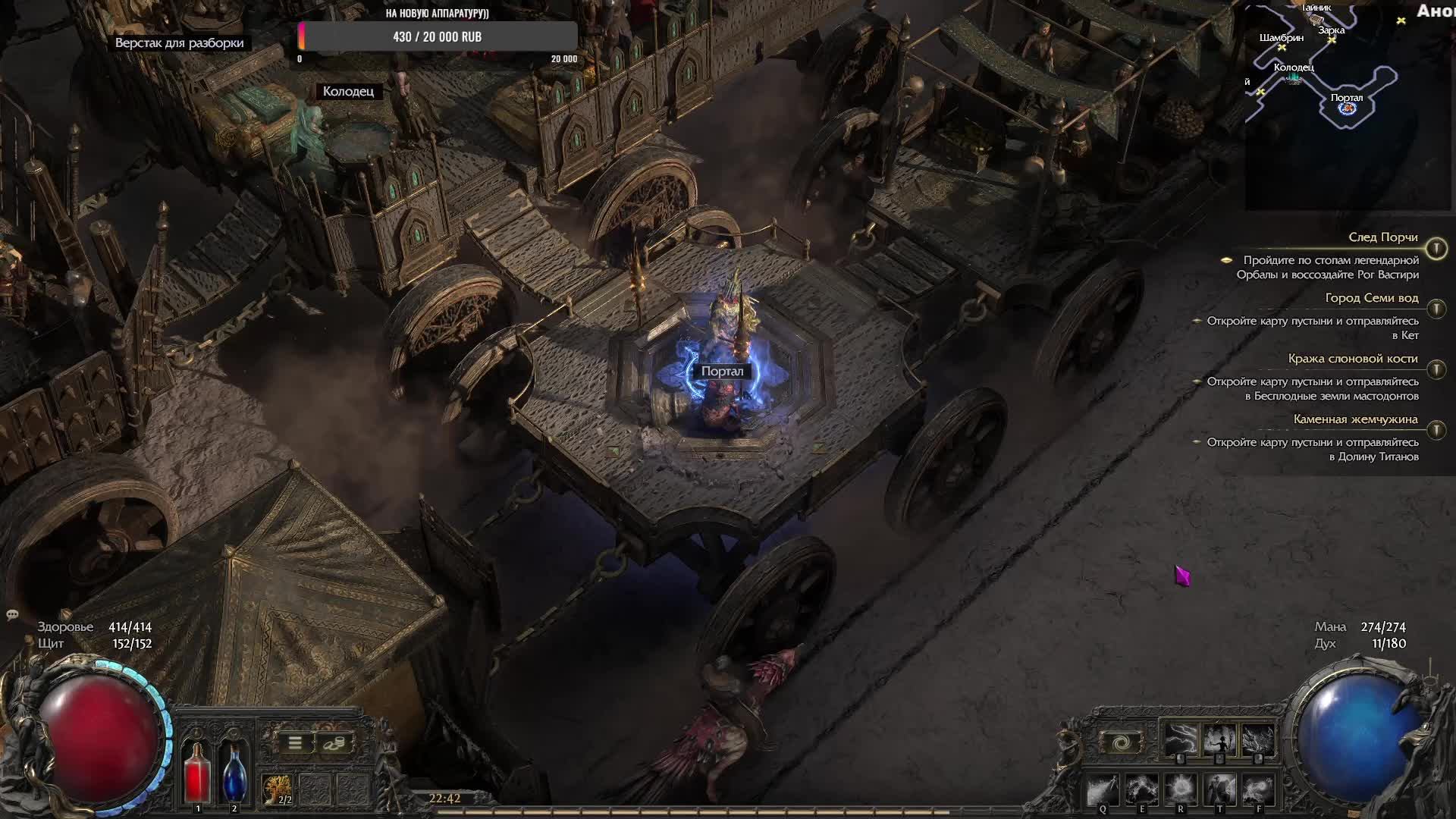Viewport: 1456px width, 819px height.
Task: Activate the skill bound to Q
Action: pyautogui.click(x=1103, y=791)
